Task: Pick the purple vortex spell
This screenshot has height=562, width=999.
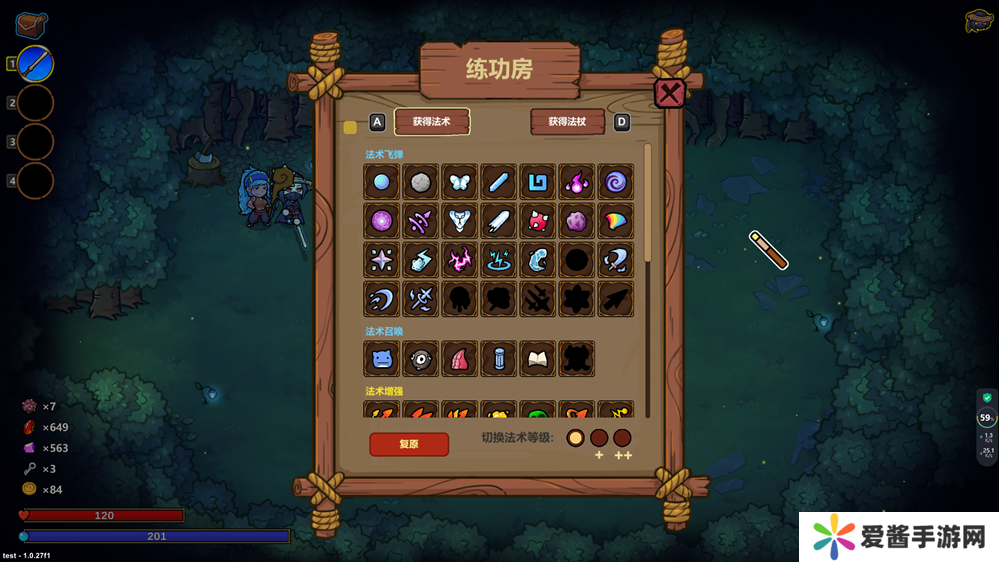Action: (x=615, y=182)
